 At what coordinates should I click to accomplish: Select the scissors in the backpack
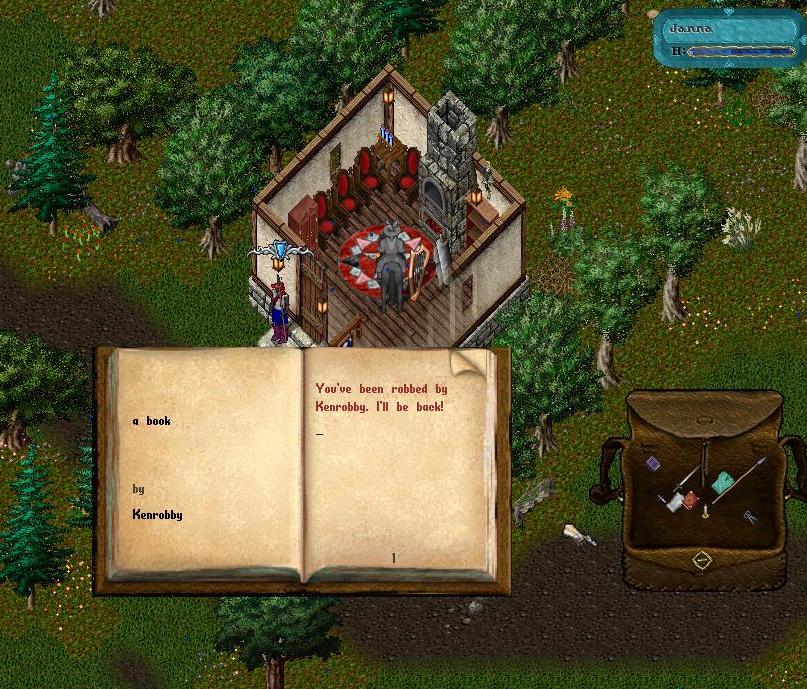coord(748,516)
